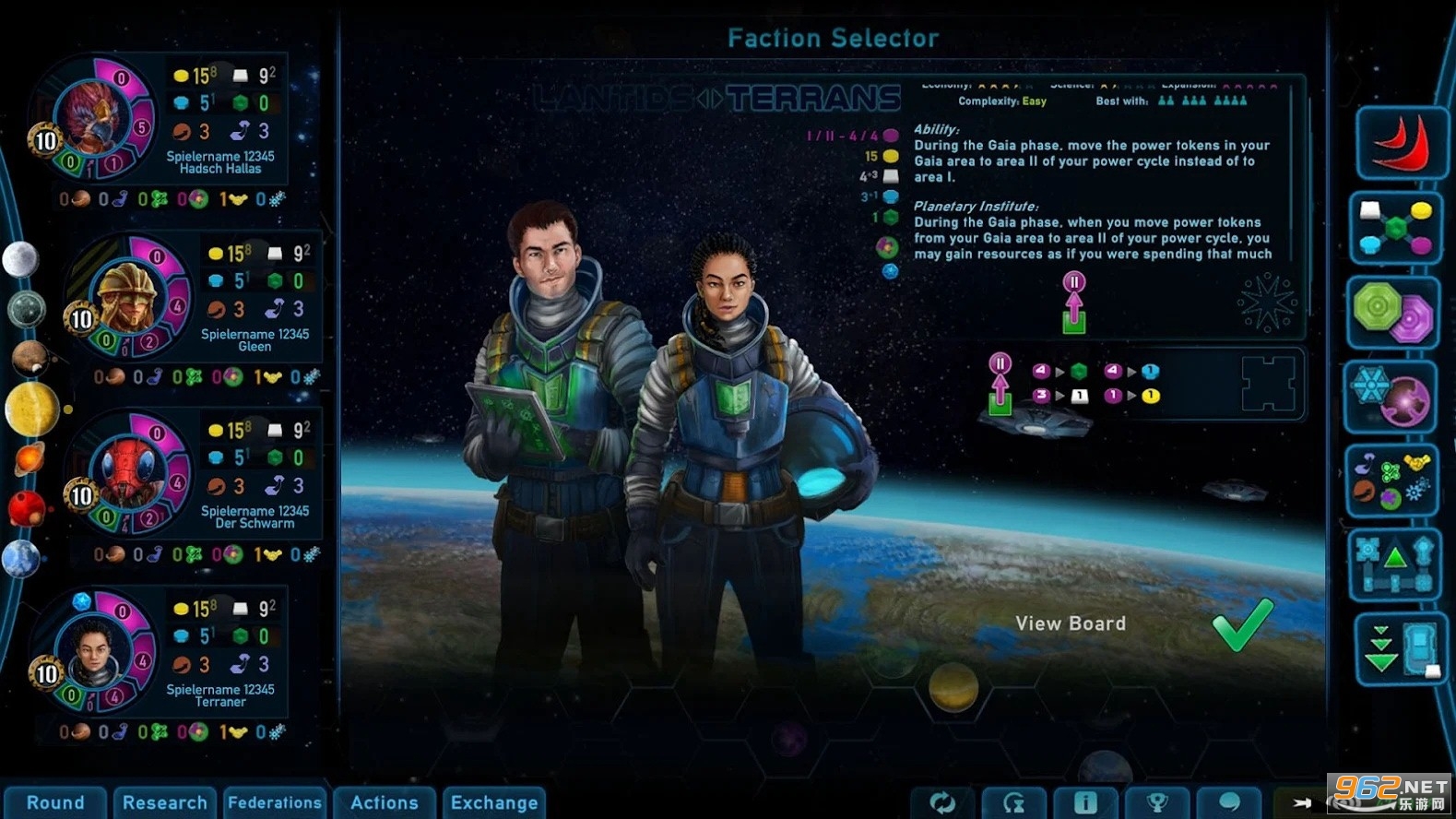Click the View Board button
1456x819 pixels.
[x=1071, y=624]
